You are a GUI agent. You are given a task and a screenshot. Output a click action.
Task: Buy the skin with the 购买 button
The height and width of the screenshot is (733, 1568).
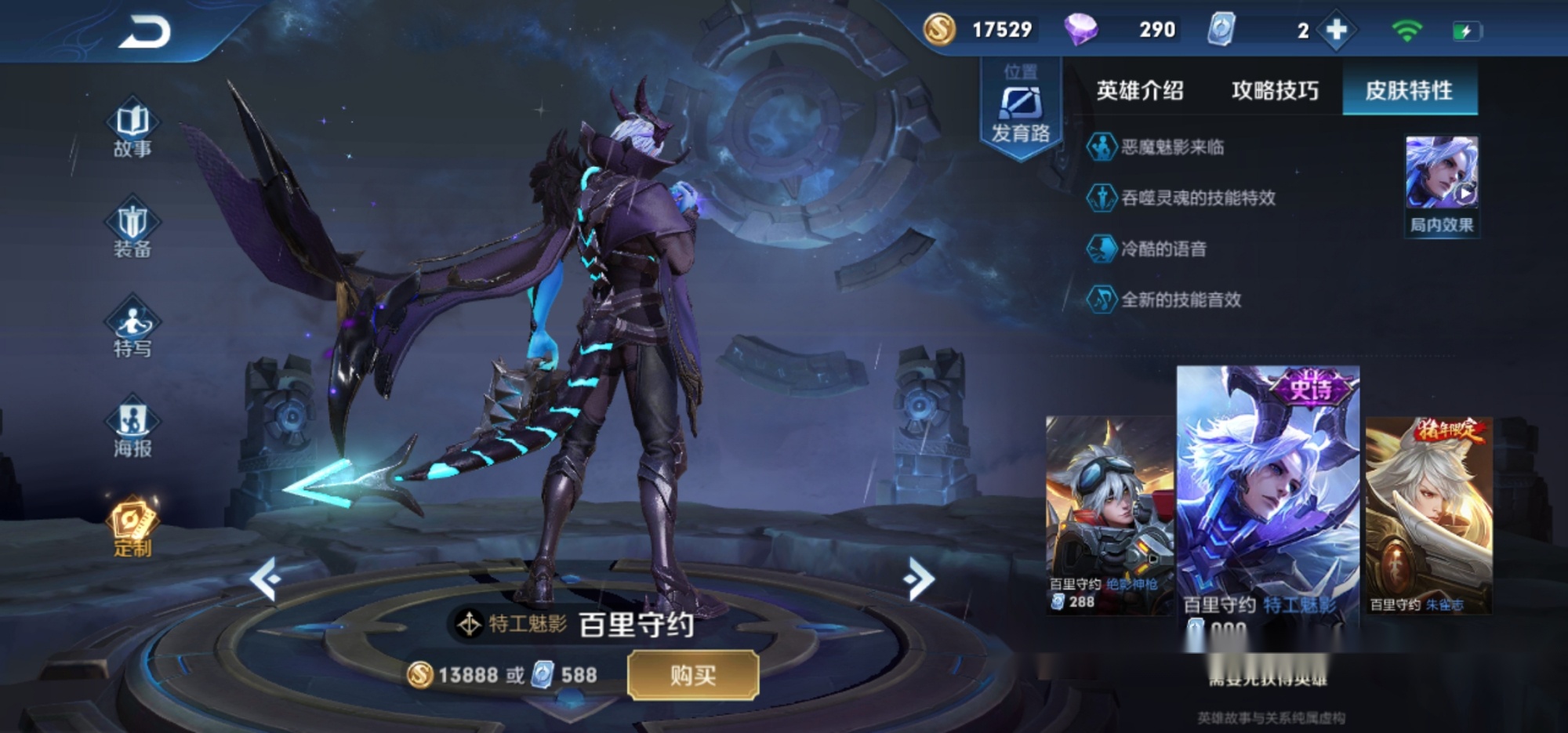click(693, 675)
